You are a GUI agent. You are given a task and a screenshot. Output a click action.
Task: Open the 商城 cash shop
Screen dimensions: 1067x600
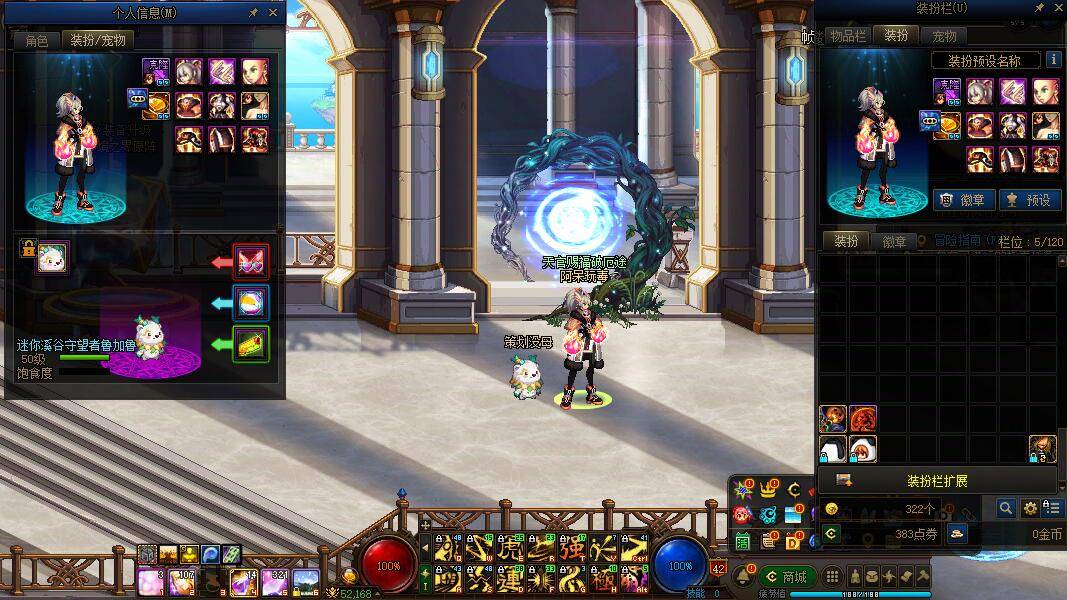tap(786, 577)
